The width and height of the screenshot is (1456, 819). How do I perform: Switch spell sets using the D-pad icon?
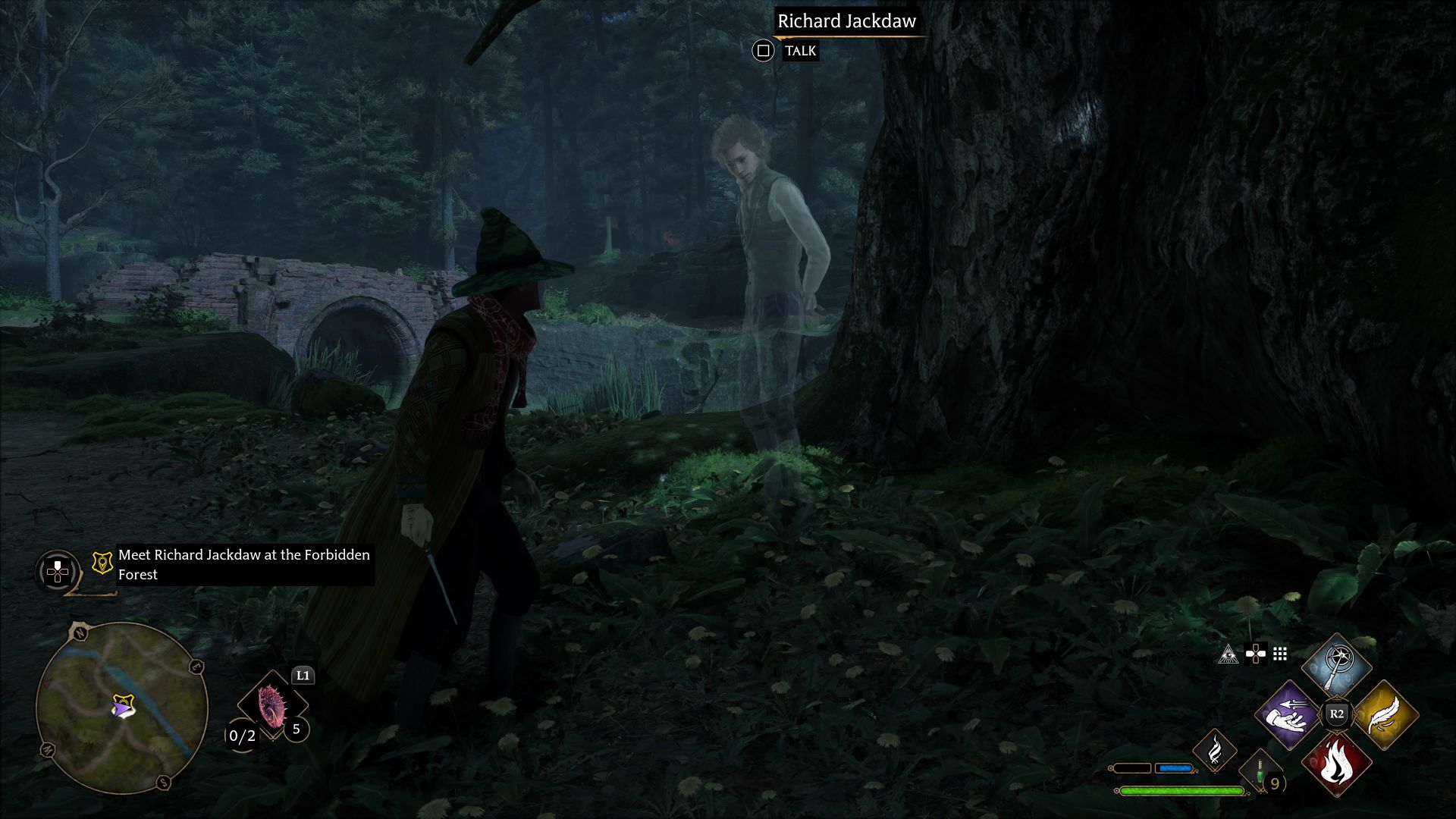coord(1256,654)
